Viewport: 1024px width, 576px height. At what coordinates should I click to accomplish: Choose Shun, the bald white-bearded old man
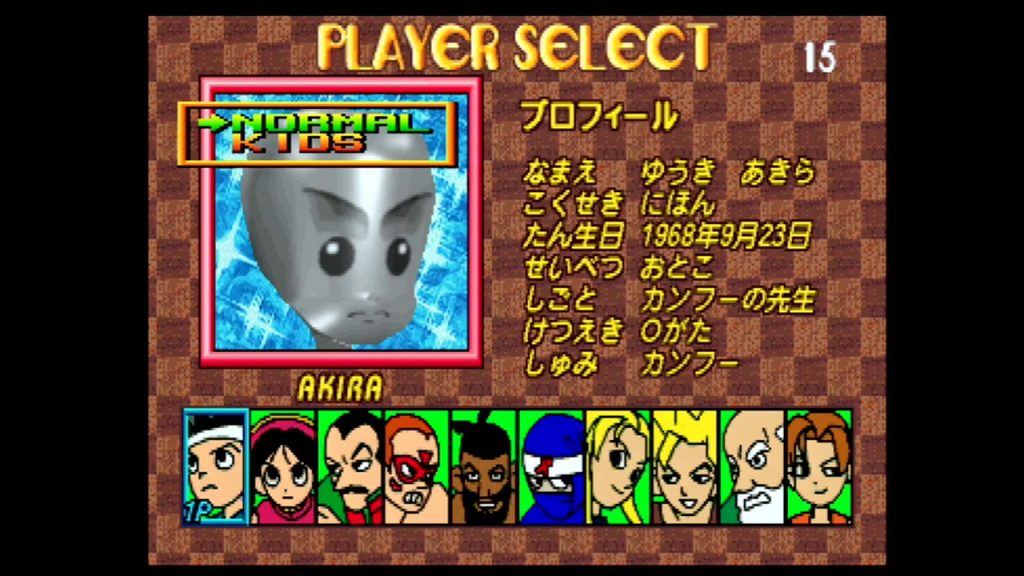point(752,467)
